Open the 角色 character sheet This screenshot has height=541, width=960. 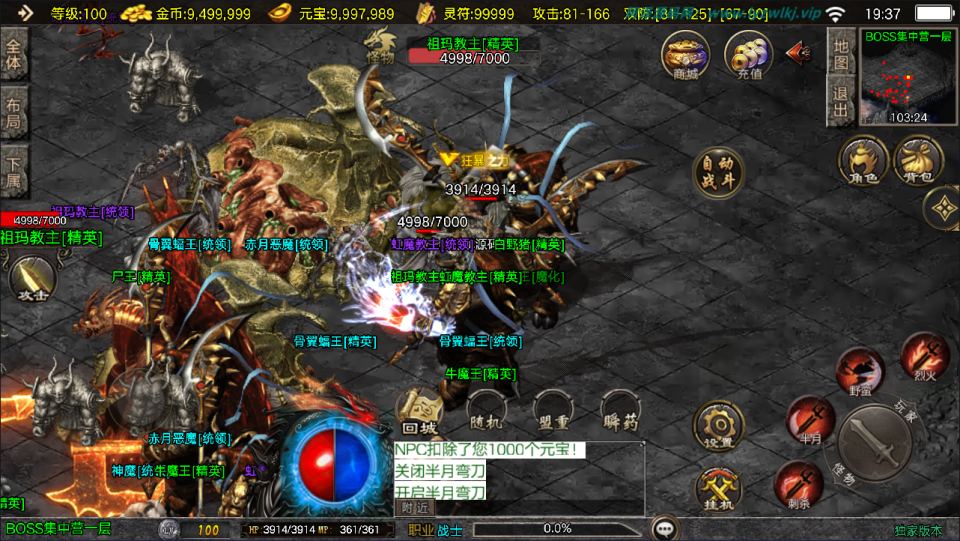click(x=863, y=161)
